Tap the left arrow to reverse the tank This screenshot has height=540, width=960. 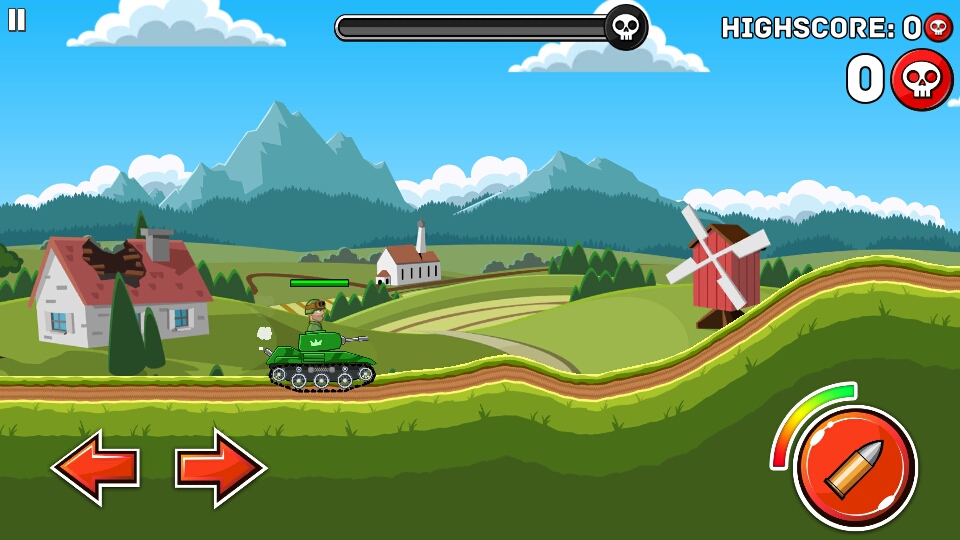click(95, 467)
